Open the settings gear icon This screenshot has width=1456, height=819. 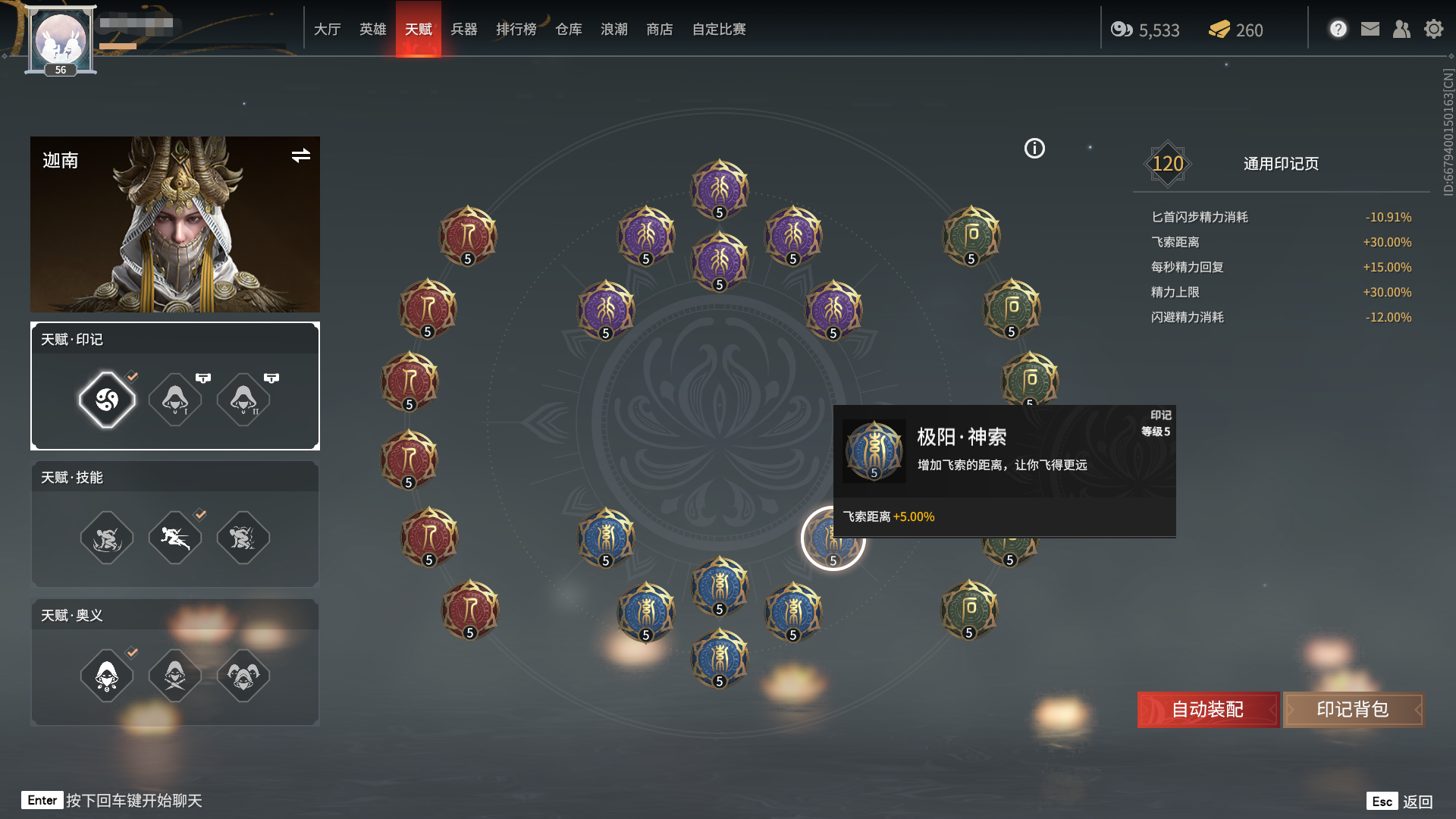point(1433,29)
